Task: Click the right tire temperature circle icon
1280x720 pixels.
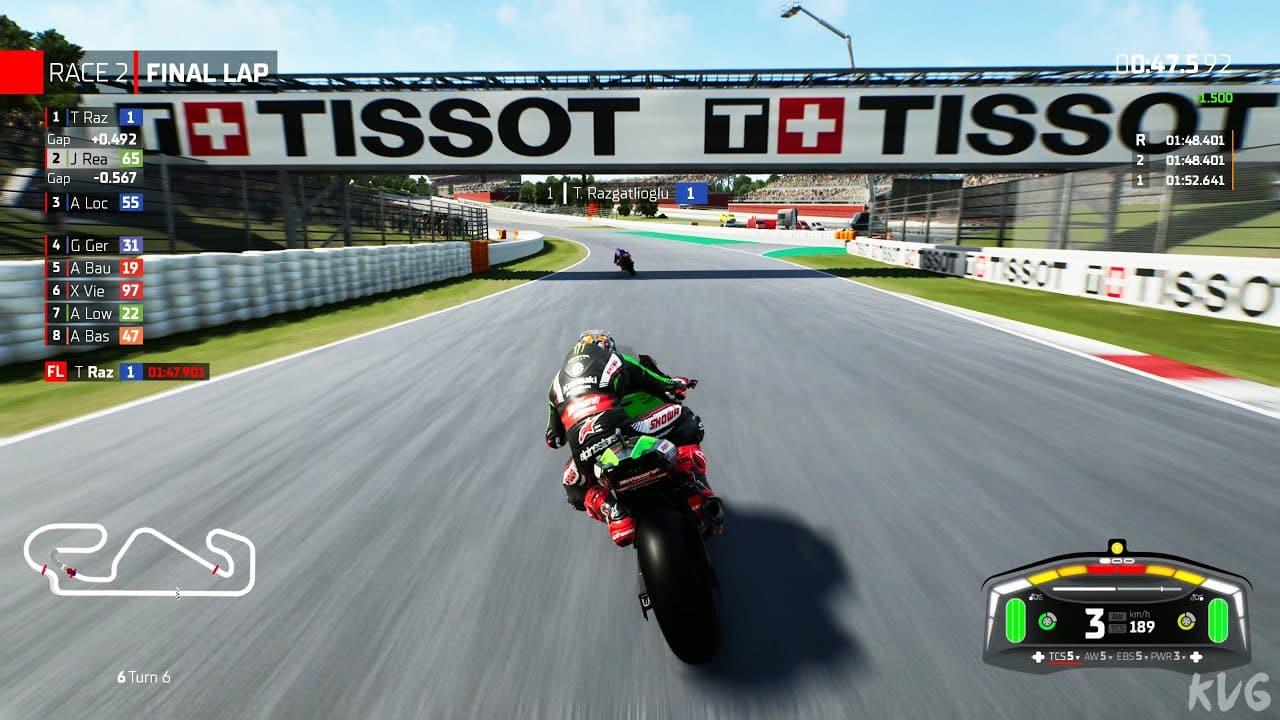Action: [1186, 621]
